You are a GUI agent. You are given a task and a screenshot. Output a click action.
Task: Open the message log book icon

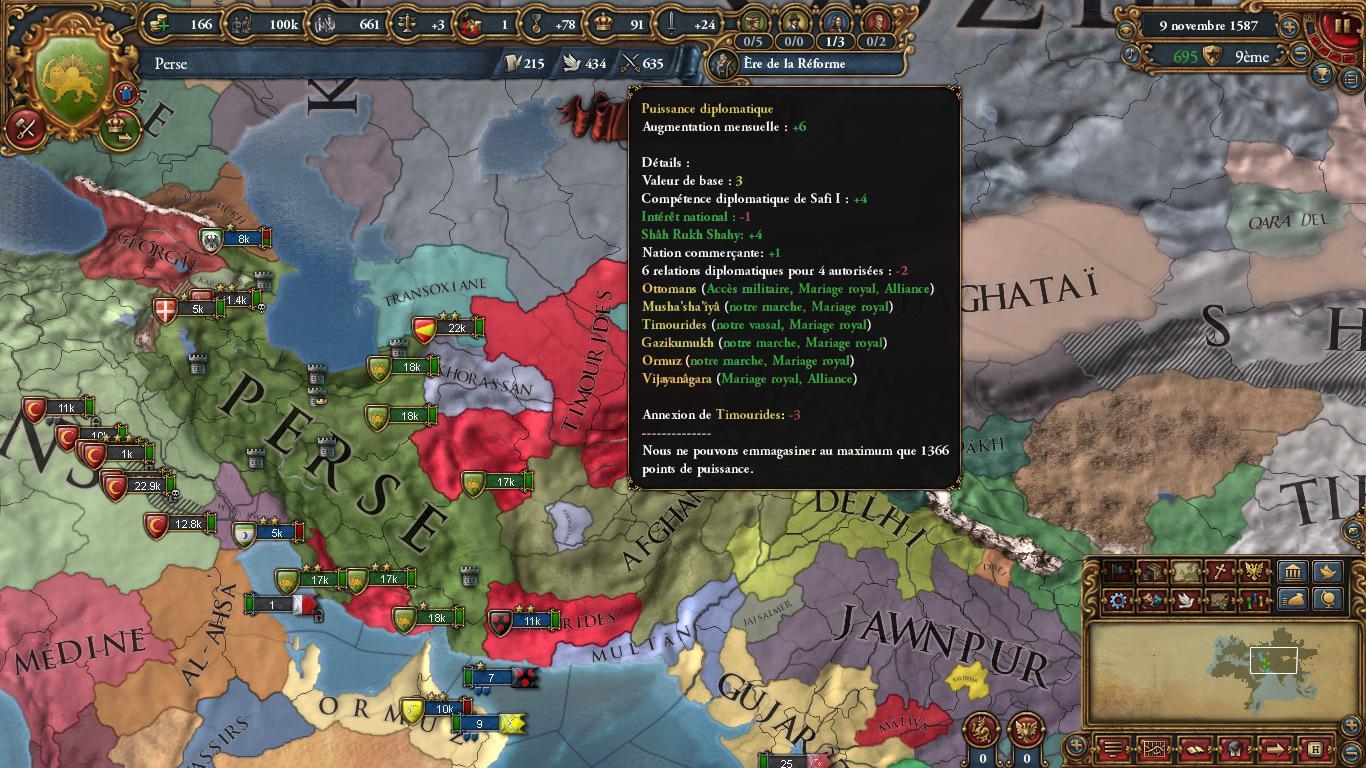[1193, 749]
